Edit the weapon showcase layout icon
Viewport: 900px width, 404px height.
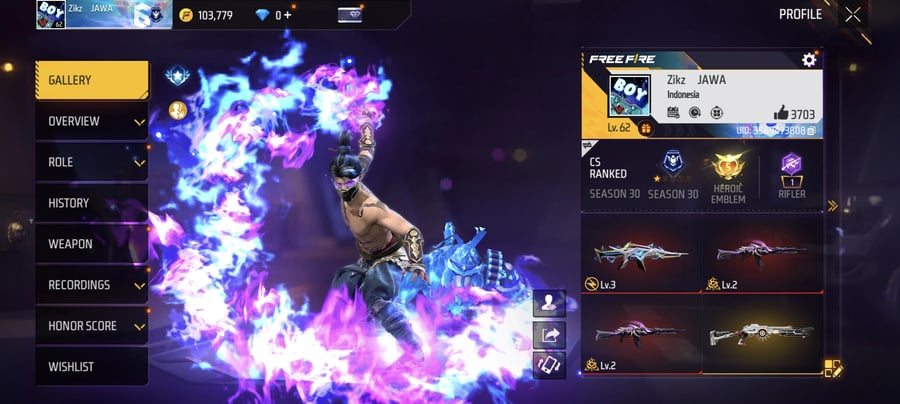[832, 368]
